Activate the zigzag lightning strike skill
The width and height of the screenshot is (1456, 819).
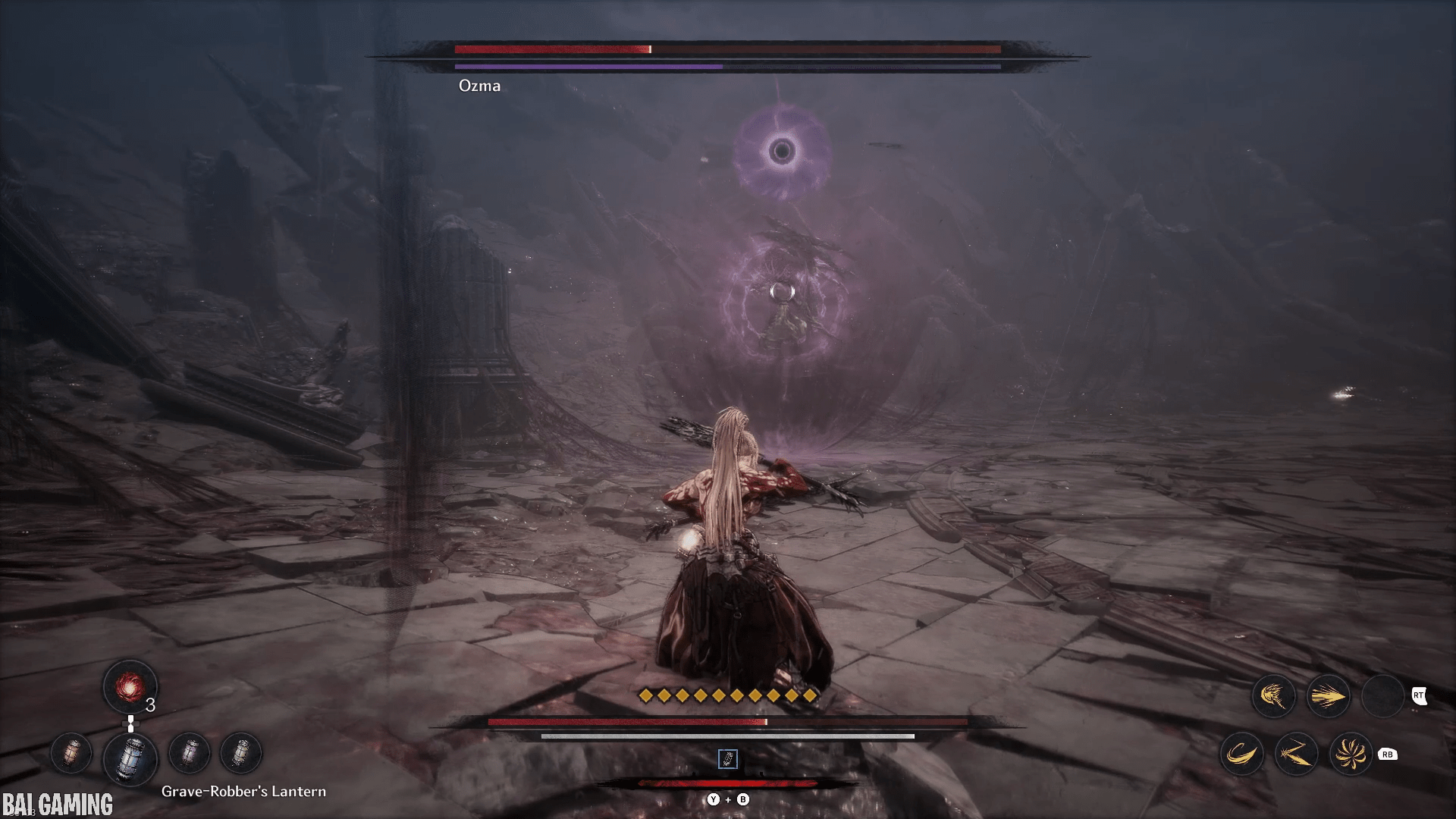(x=1296, y=754)
